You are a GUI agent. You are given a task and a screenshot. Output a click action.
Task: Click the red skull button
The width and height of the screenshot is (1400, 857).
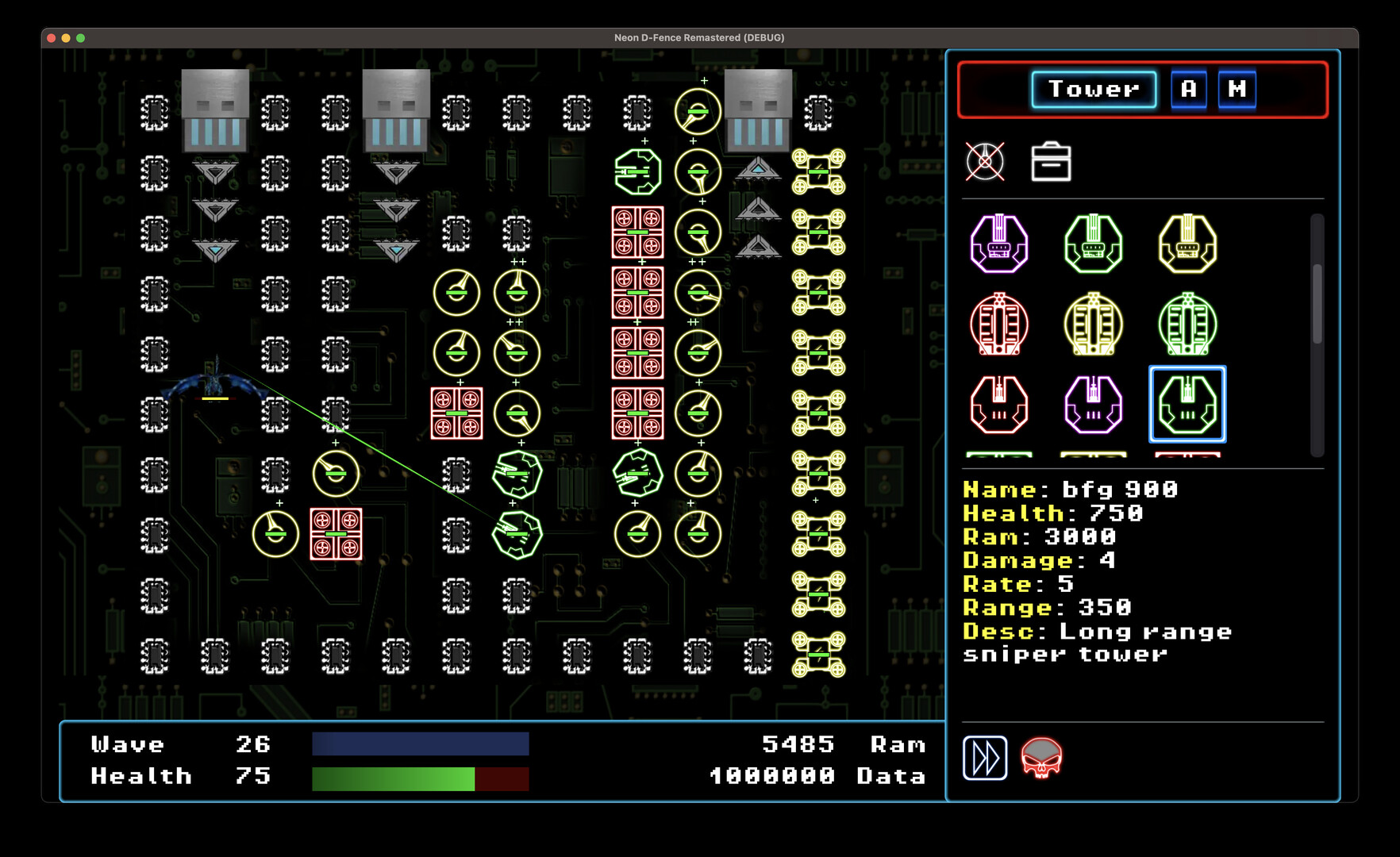(x=1041, y=758)
